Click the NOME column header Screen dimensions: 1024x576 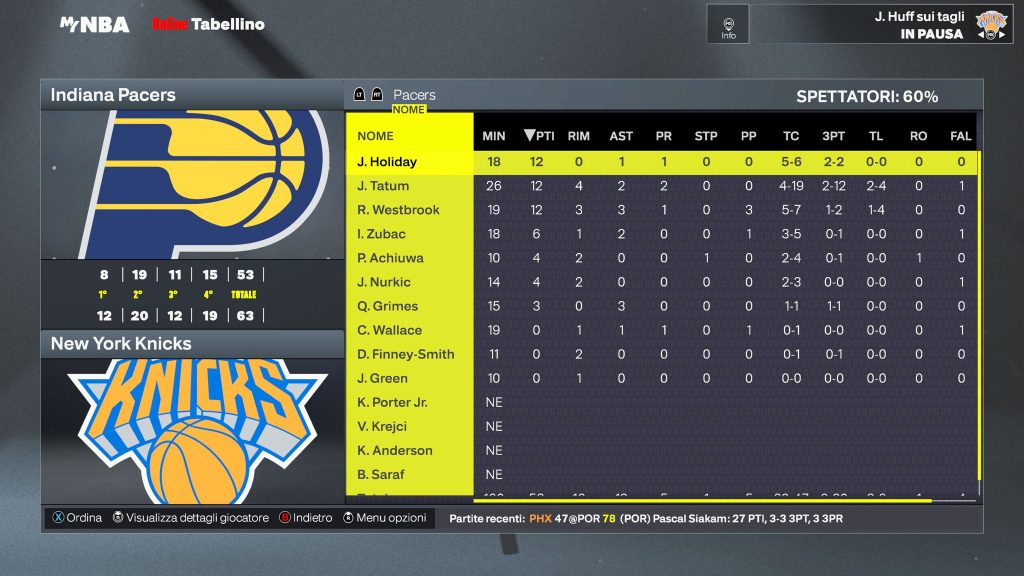[x=376, y=136]
